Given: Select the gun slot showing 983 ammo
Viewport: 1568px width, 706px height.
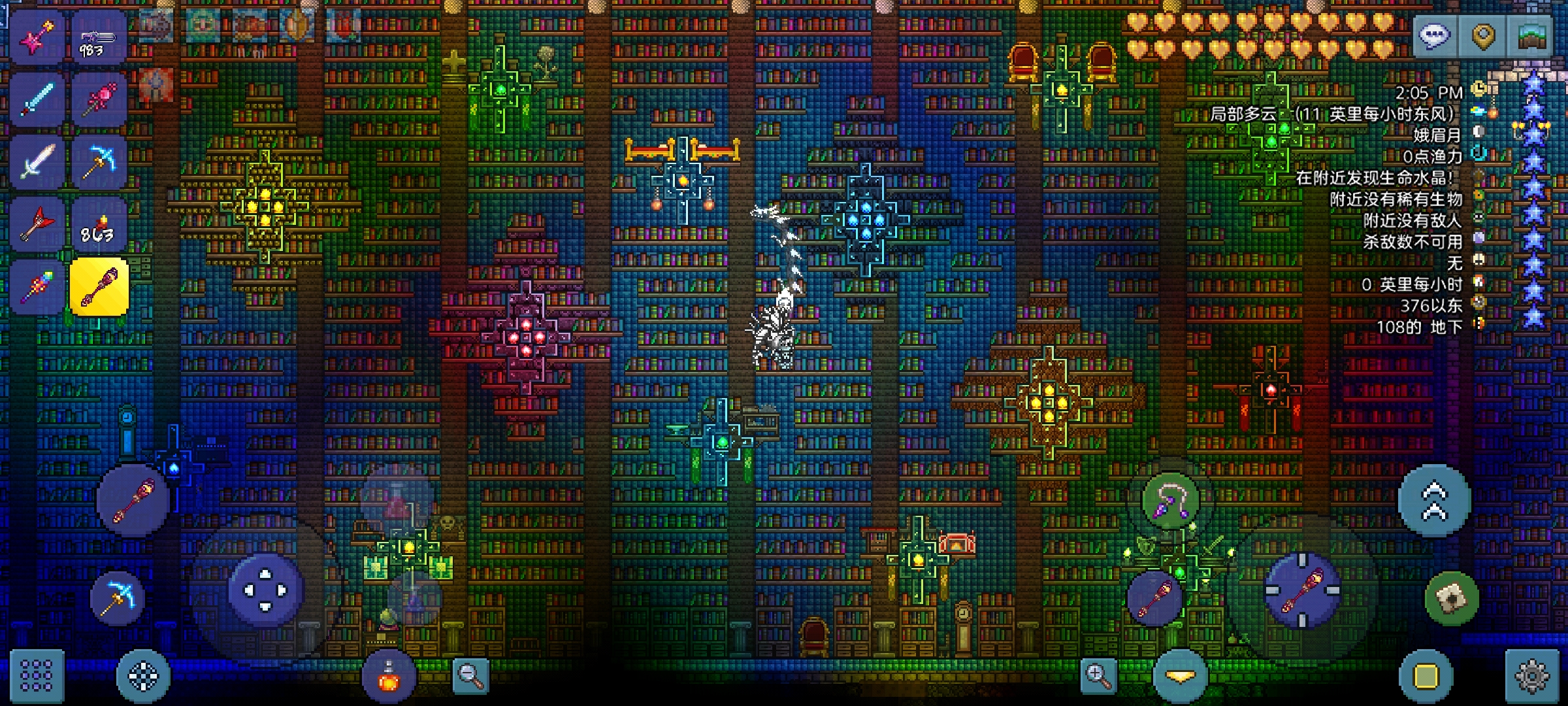Looking at the screenshot, I should pos(98,37).
